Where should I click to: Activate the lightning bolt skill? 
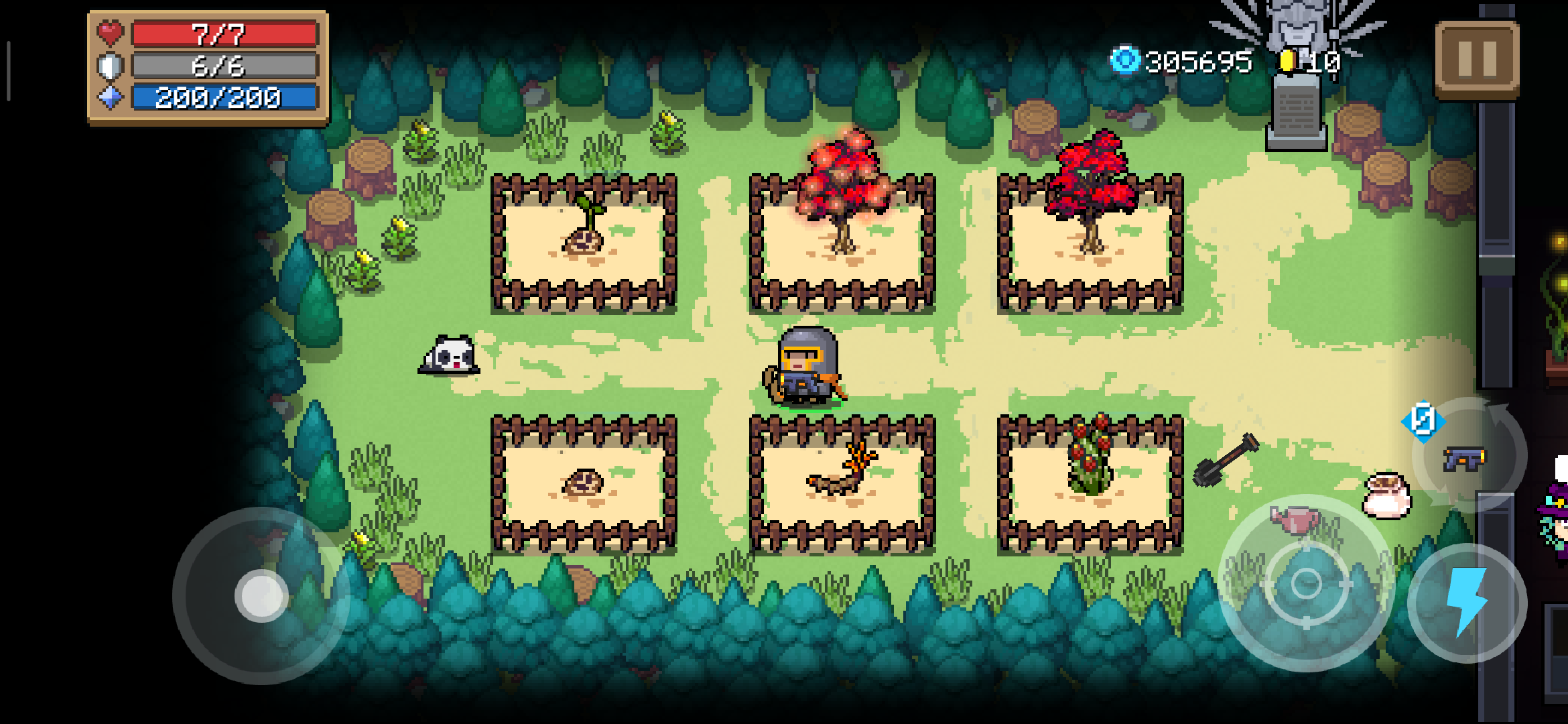pos(1467,602)
